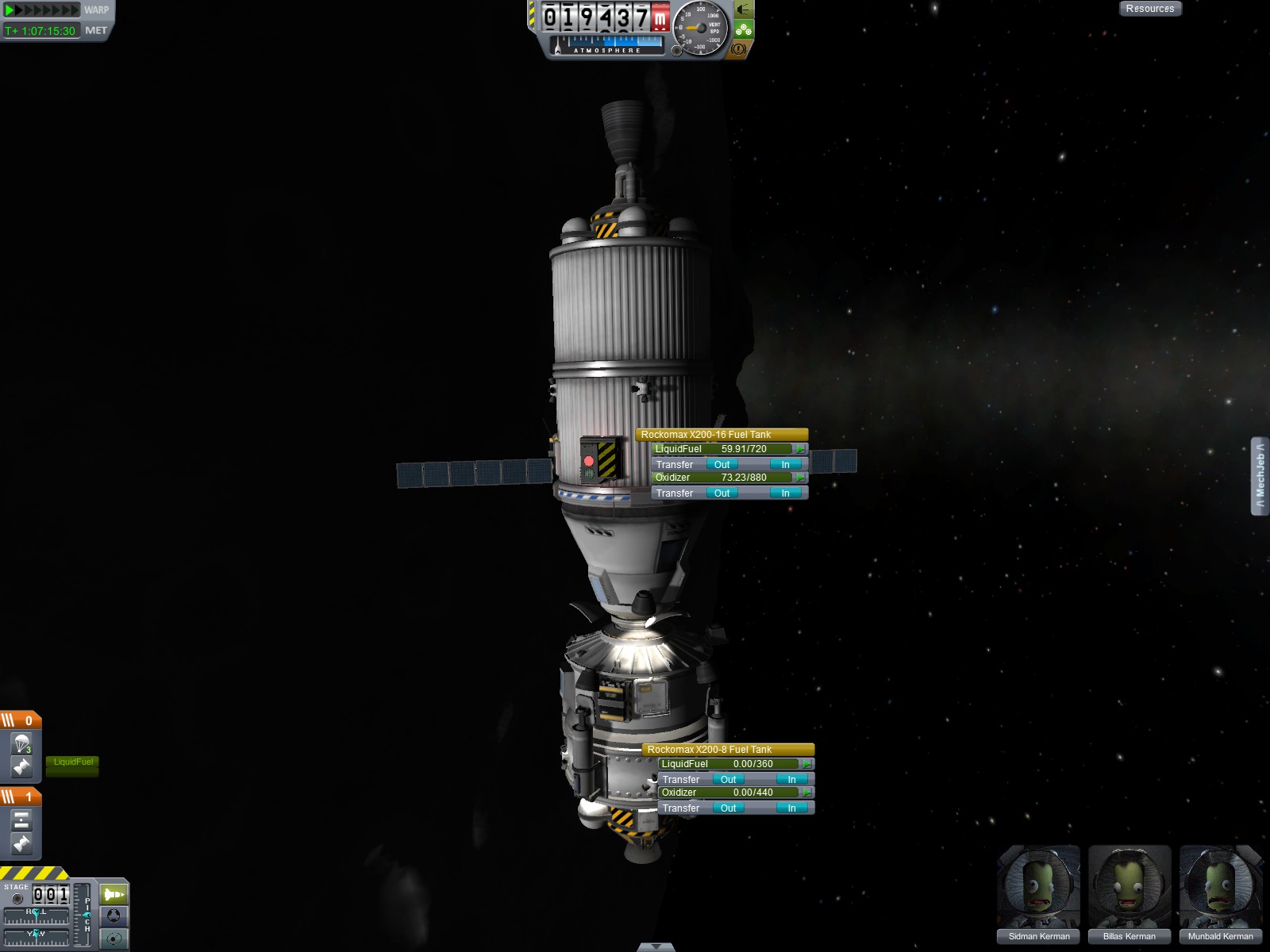
Task: Click the green crew EVA icon beside the altimeter
Action: click(742, 30)
